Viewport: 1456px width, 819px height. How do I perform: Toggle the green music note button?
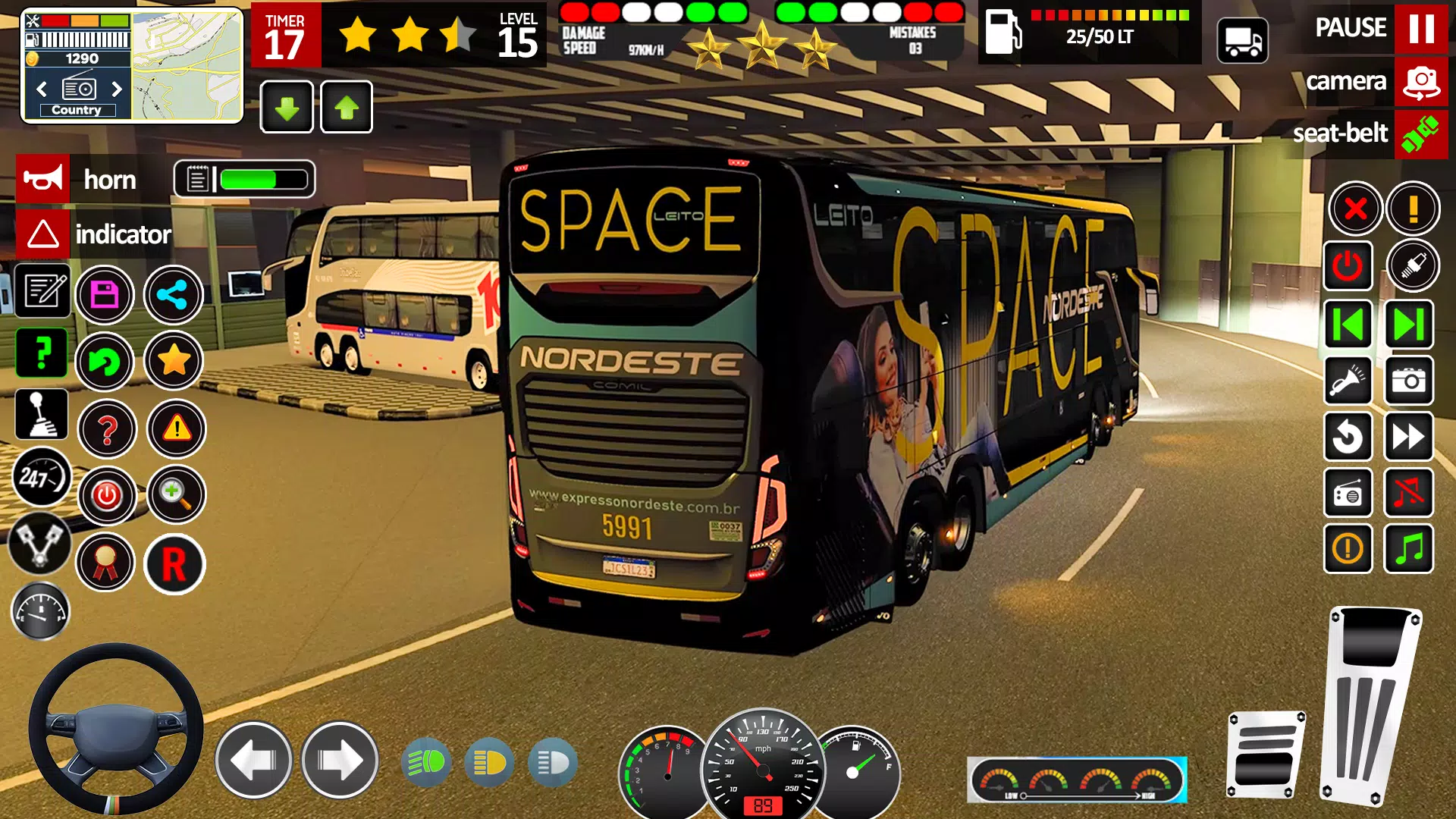coord(1409,548)
